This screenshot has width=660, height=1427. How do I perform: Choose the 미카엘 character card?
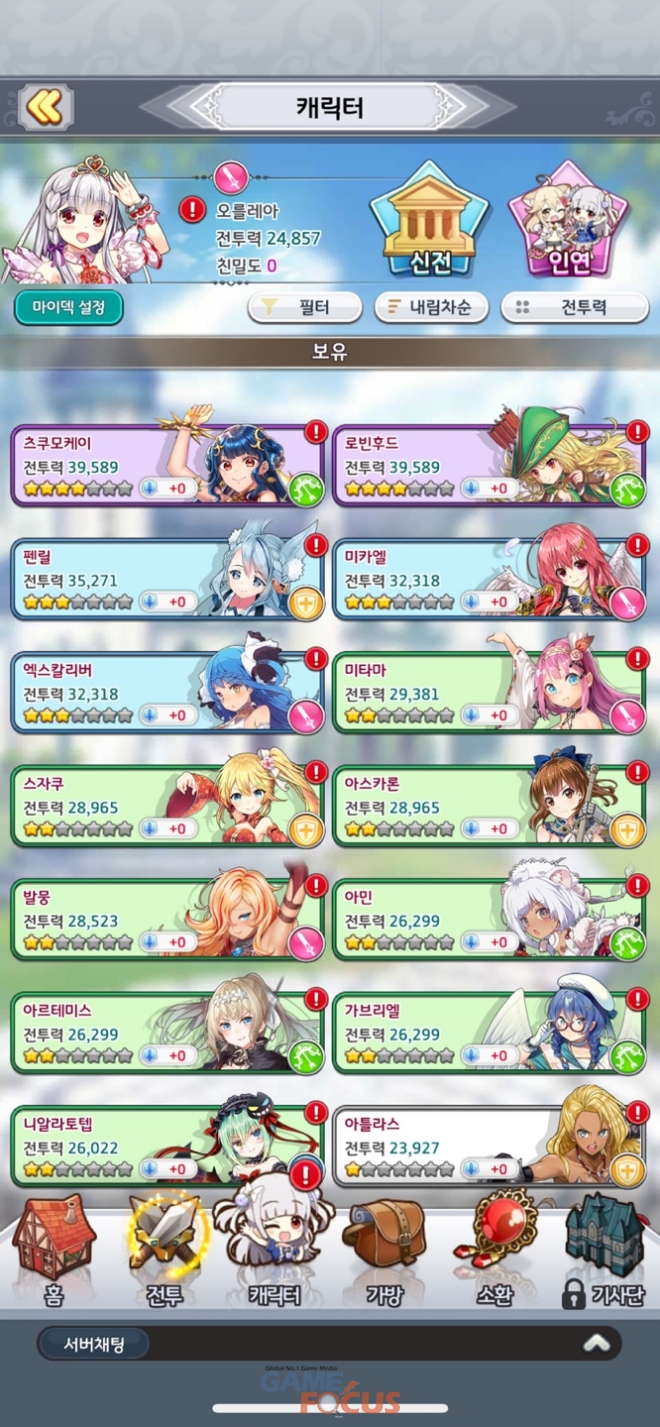click(x=489, y=578)
